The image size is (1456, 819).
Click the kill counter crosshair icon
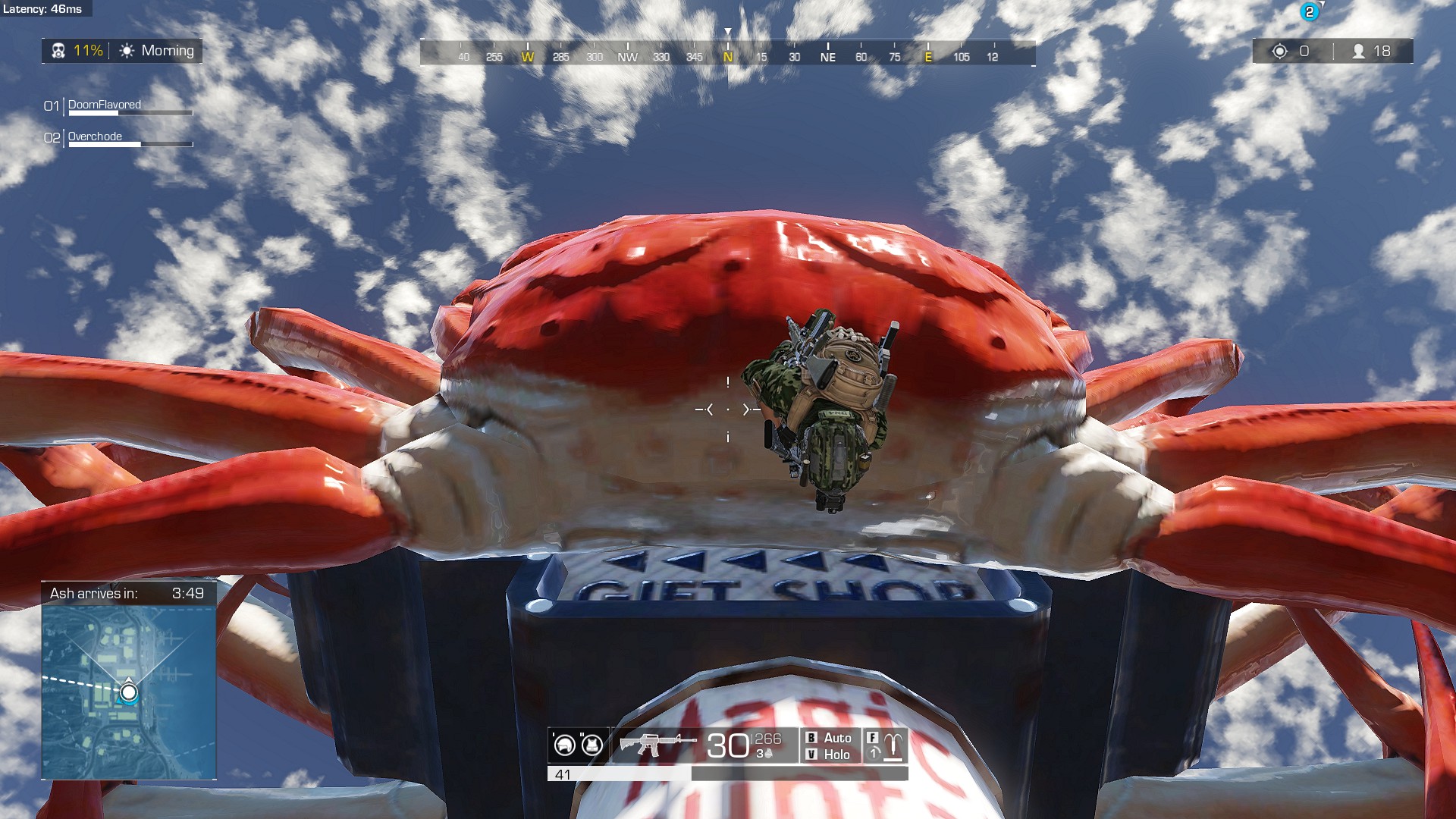1280,50
